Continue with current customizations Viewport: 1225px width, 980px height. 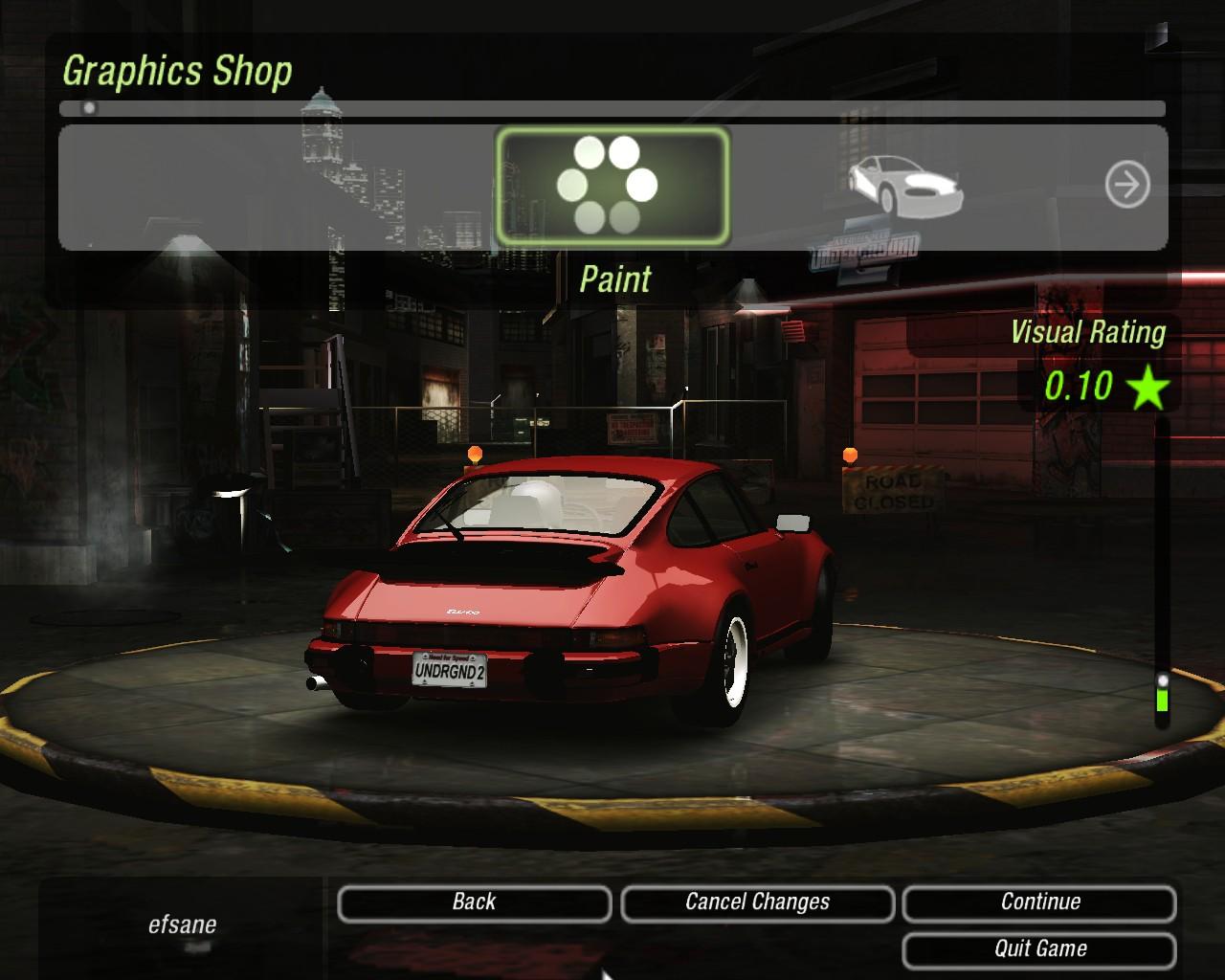(x=1039, y=902)
